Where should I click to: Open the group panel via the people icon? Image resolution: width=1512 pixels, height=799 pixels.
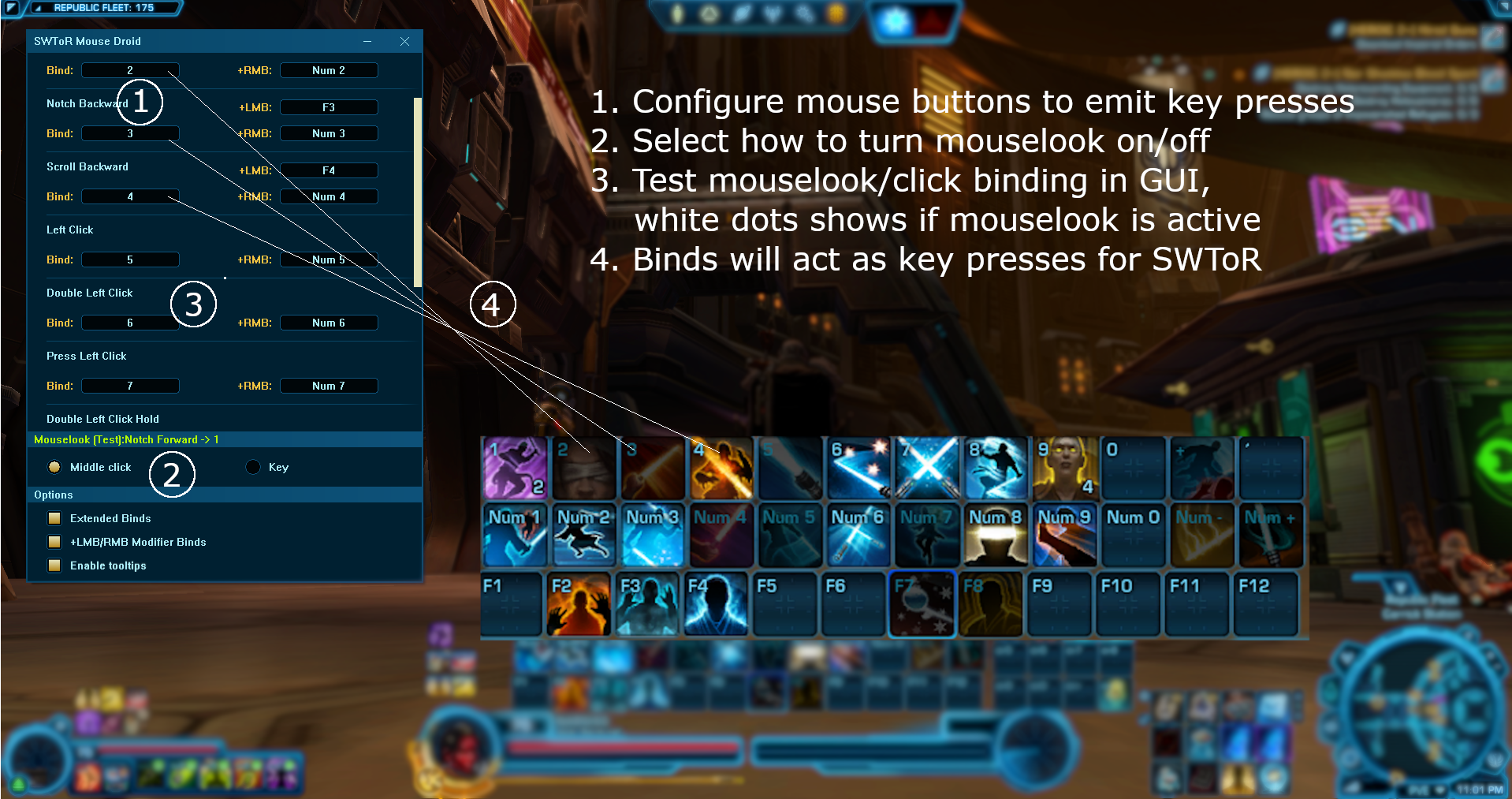[x=772, y=13]
